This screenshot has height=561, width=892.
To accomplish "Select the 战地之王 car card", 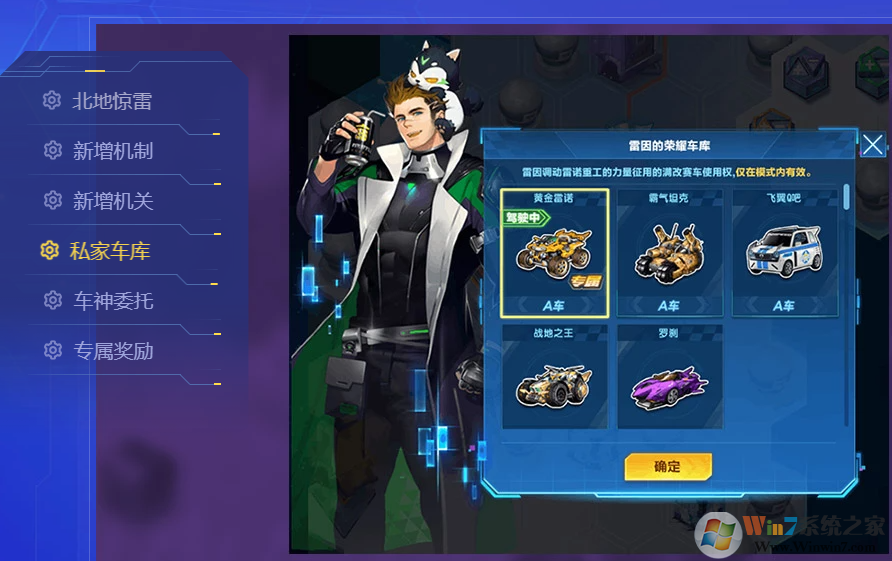I will (x=554, y=377).
